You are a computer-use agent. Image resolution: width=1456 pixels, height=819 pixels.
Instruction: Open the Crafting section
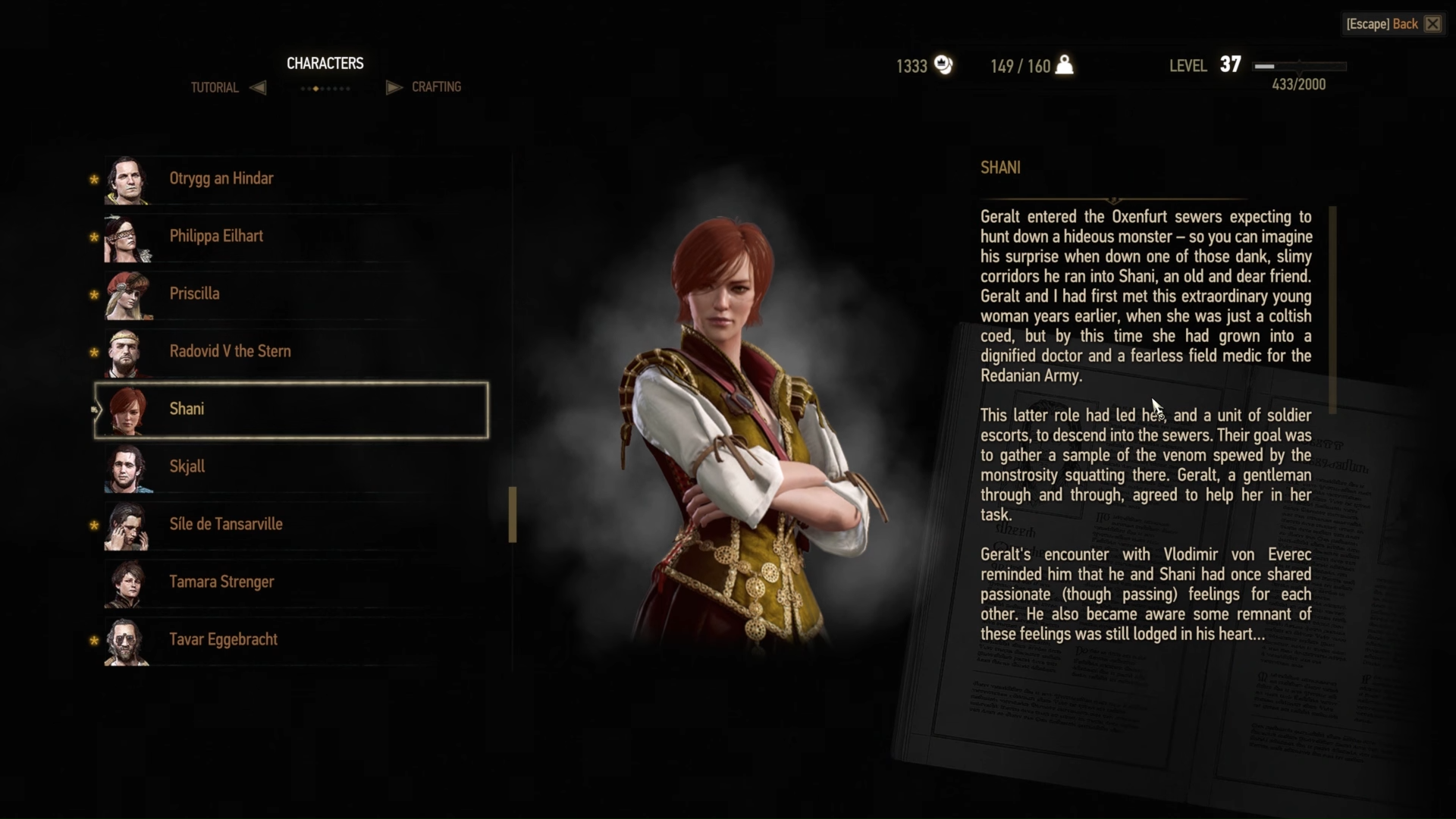pos(437,86)
